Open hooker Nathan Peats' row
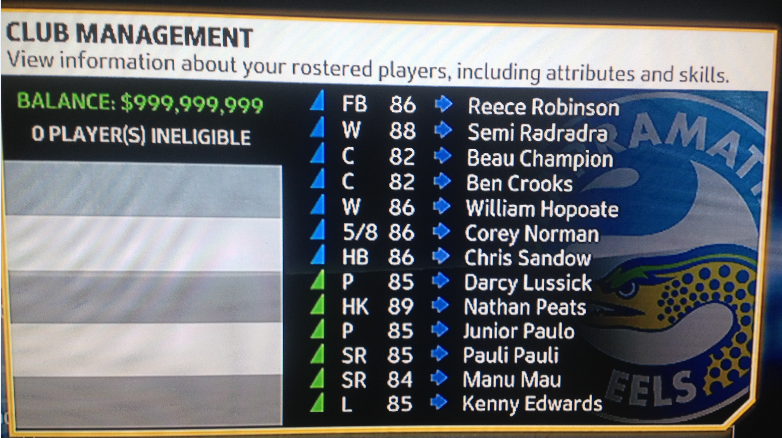The height and width of the screenshot is (438, 782). point(524,307)
